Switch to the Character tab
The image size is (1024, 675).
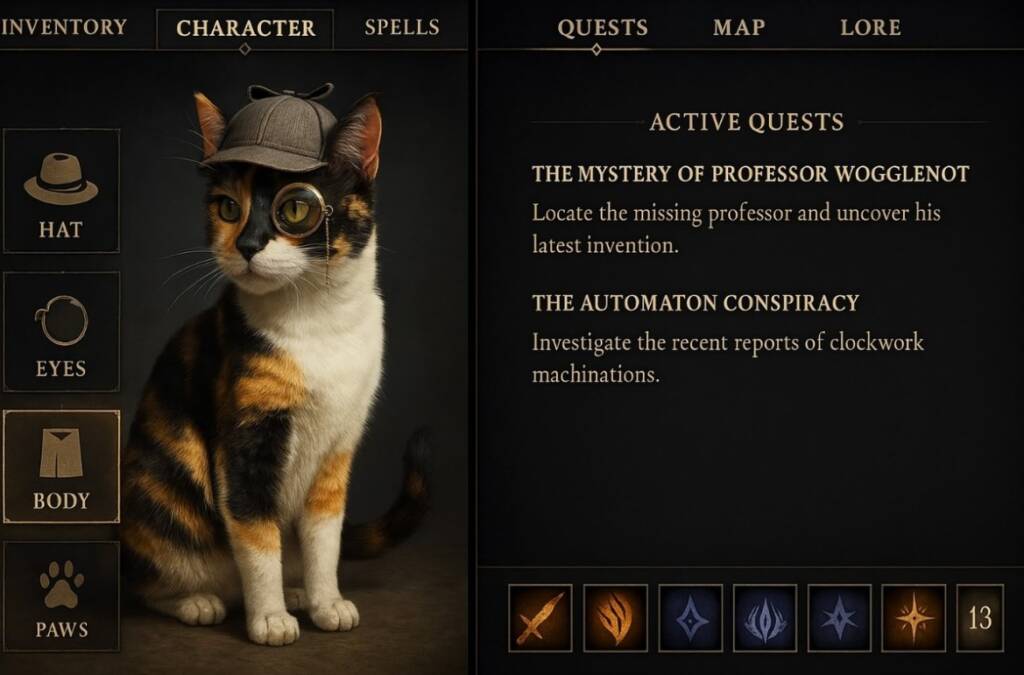pyautogui.click(x=245, y=29)
